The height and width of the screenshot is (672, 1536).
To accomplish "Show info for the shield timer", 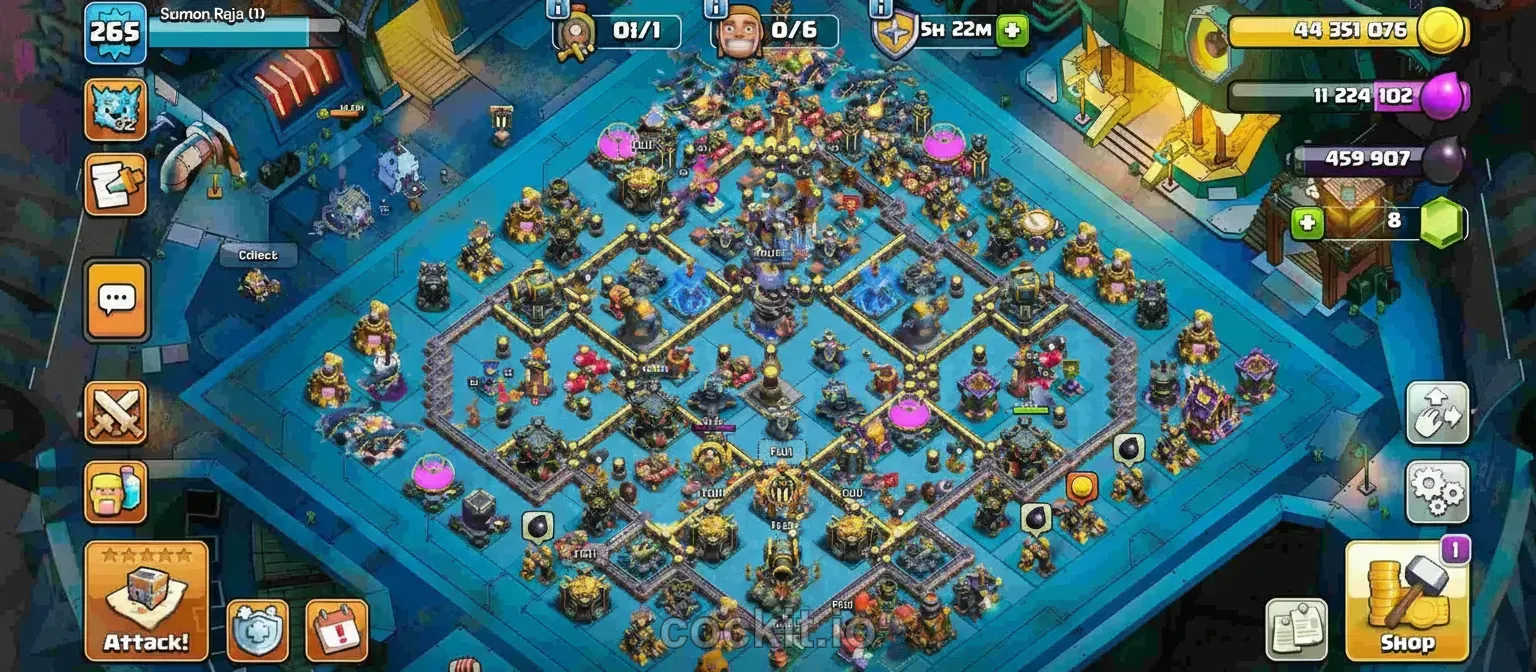I will click(879, 9).
